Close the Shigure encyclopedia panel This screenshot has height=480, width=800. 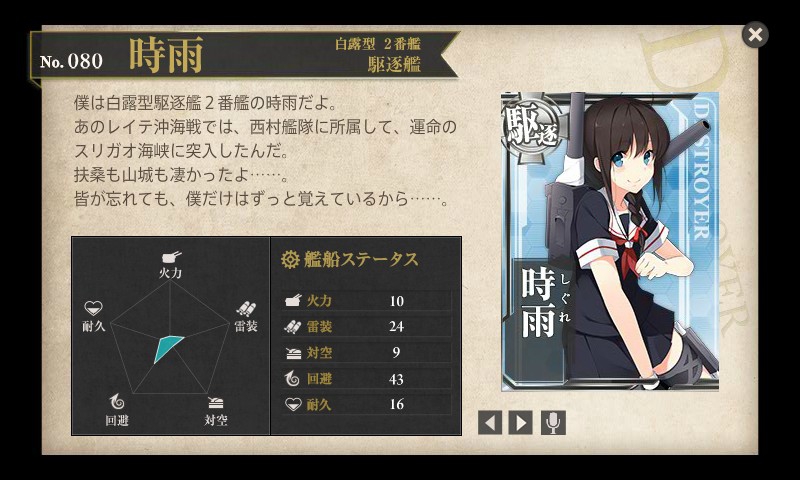pyautogui.click(x=755, y=35)
